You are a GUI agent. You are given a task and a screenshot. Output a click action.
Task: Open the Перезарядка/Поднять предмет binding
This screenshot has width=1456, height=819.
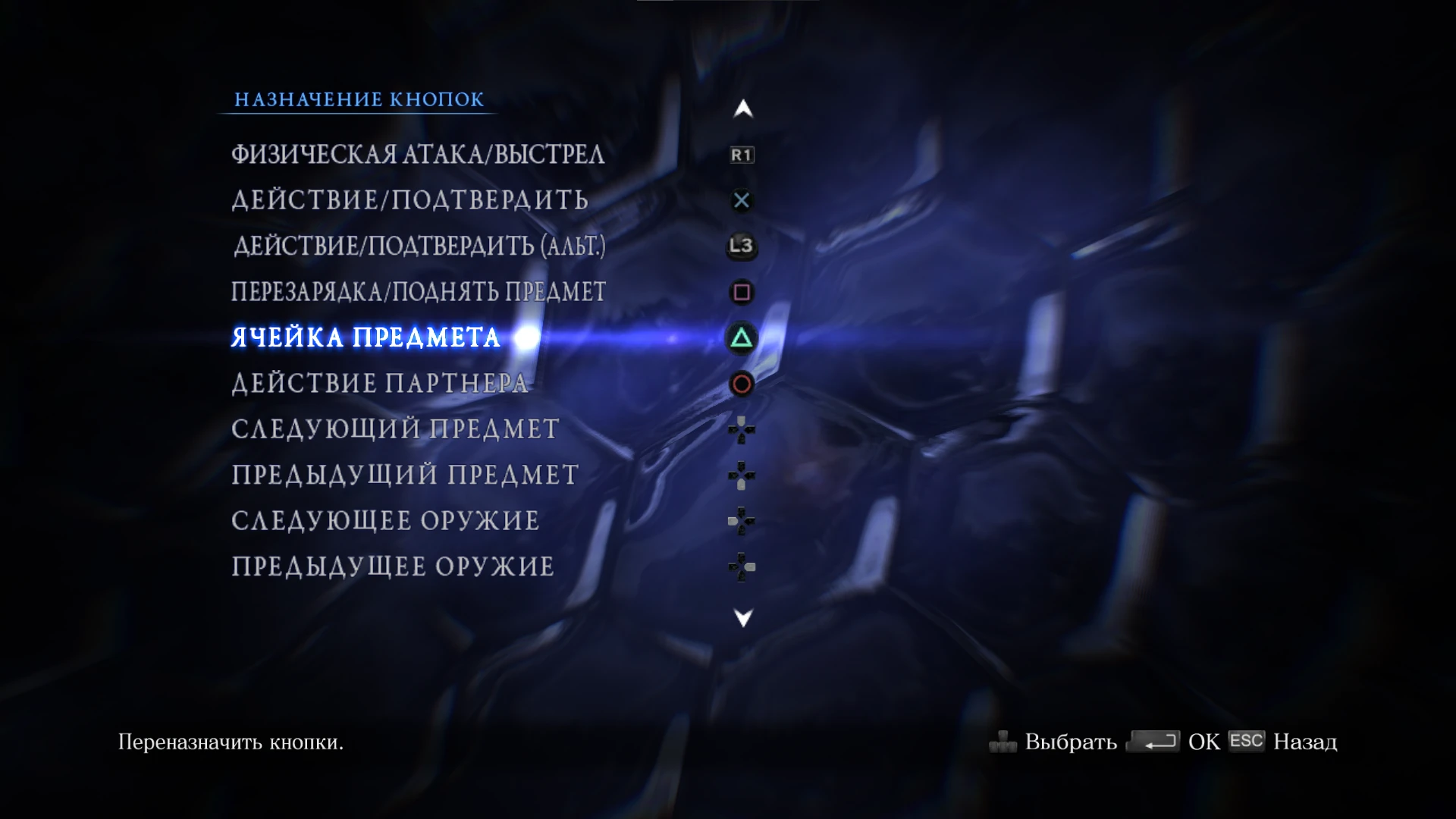pyautogui.click(x=417, y=292)
